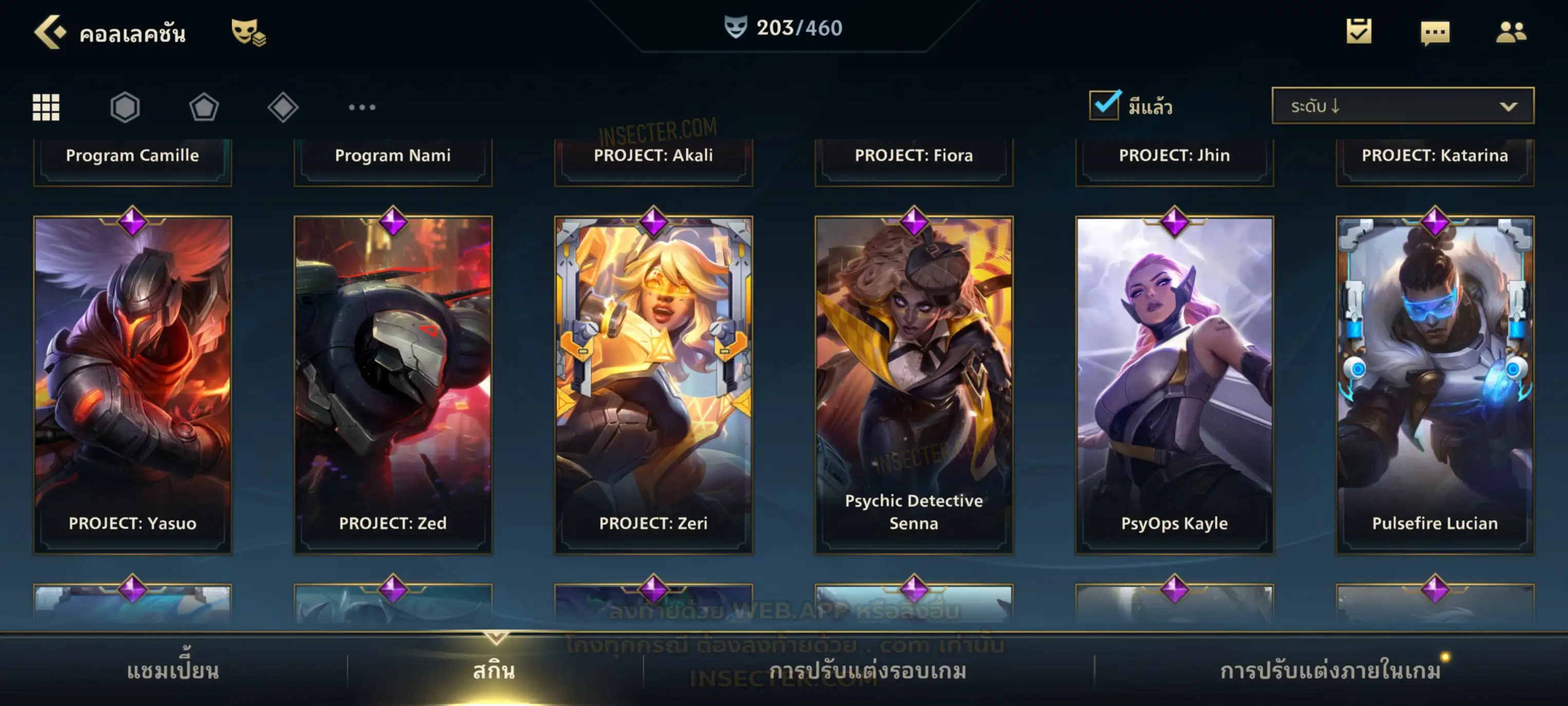
Task: Go back using the gold arrow
Action: 49,32
